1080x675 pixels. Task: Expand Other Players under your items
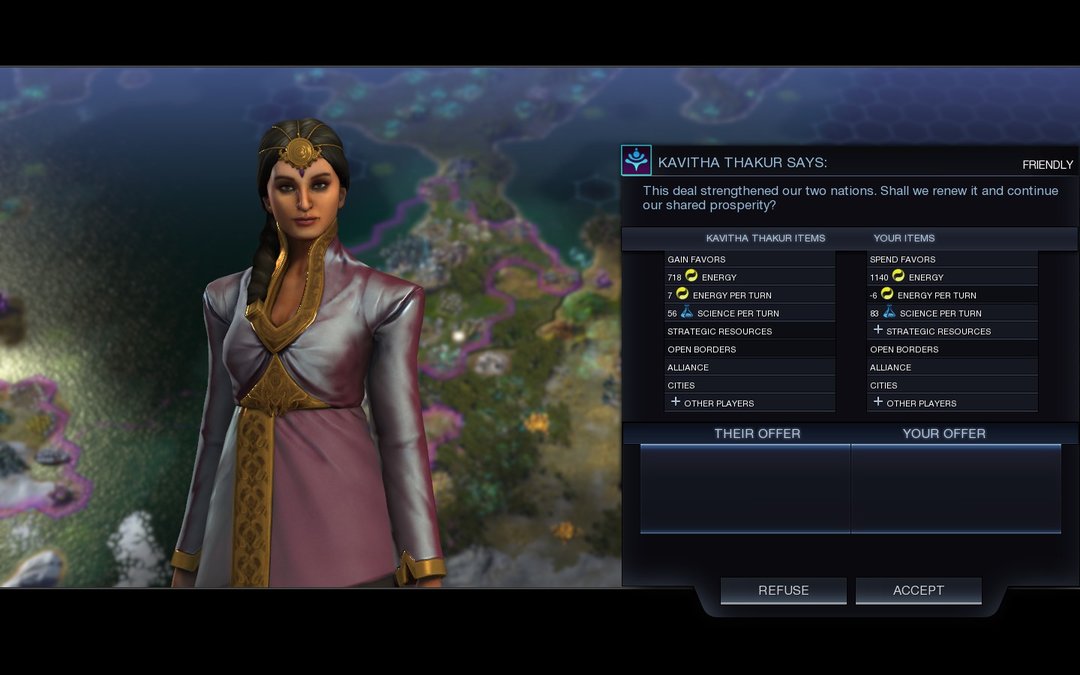(951, 403)
